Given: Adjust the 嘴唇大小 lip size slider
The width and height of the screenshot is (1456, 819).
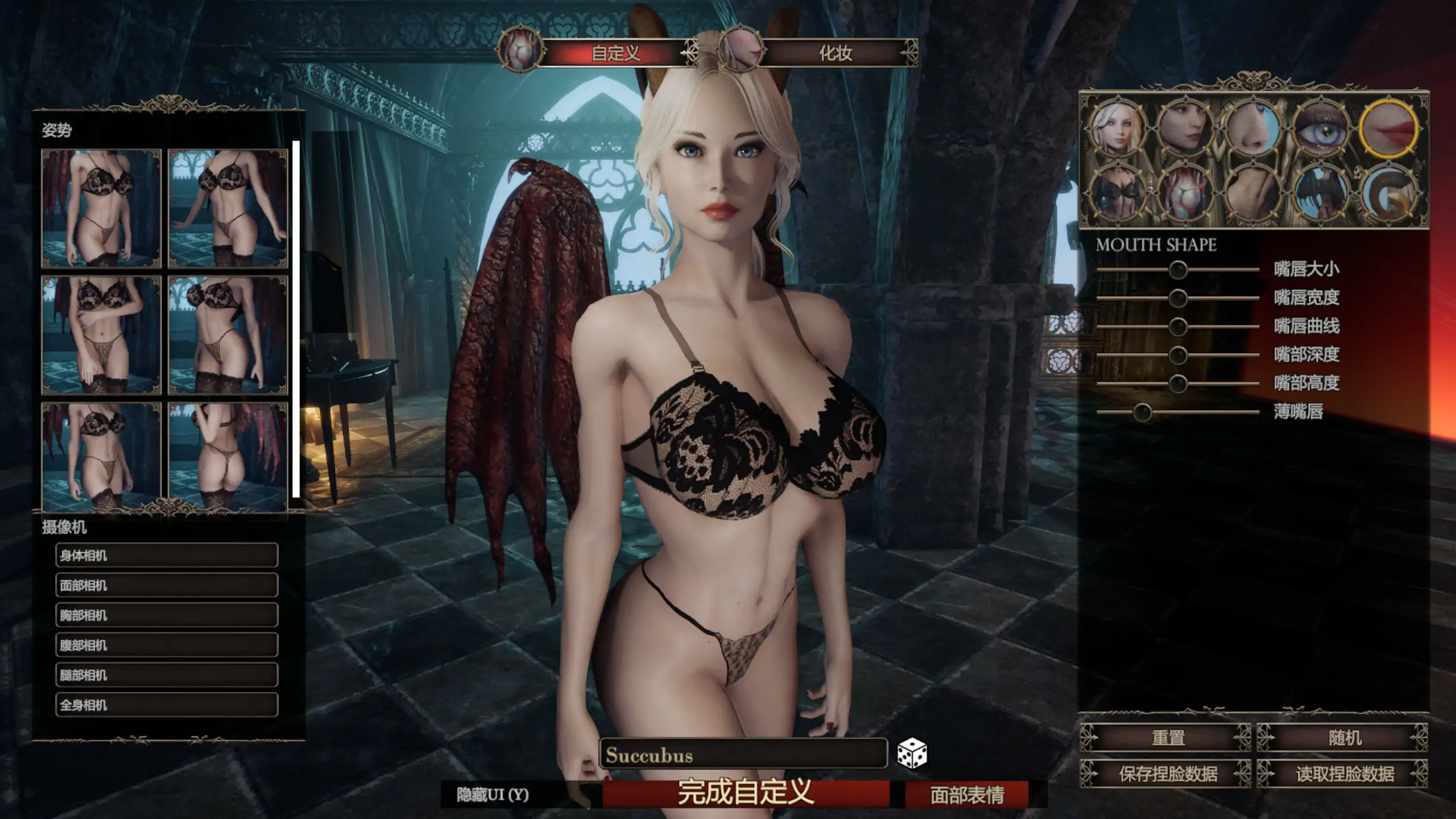Looking at the screenshot, I should [1178, 270].
